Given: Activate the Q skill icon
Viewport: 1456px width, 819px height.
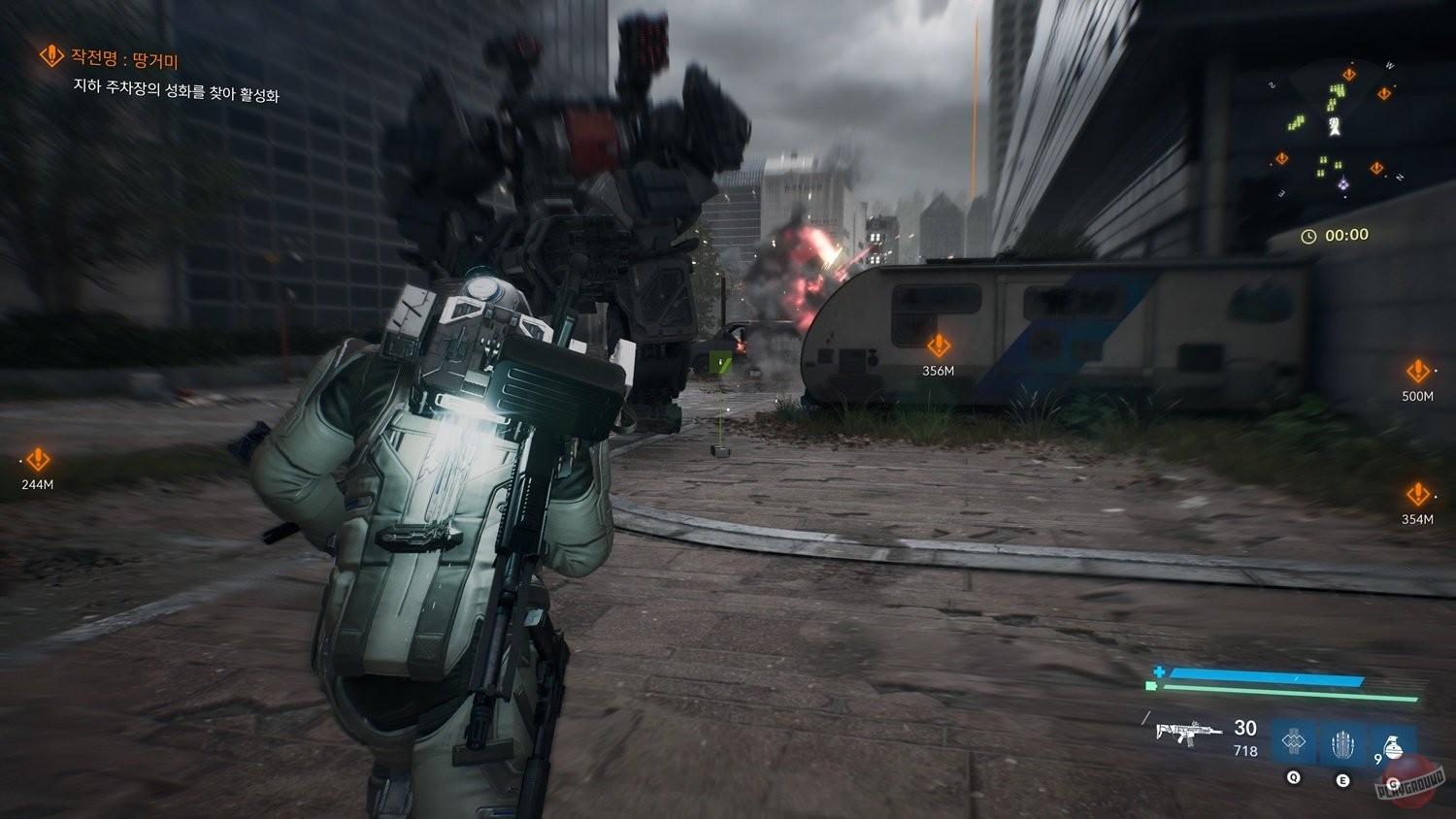Looking at the screenshot, I should click(1293, 743).
